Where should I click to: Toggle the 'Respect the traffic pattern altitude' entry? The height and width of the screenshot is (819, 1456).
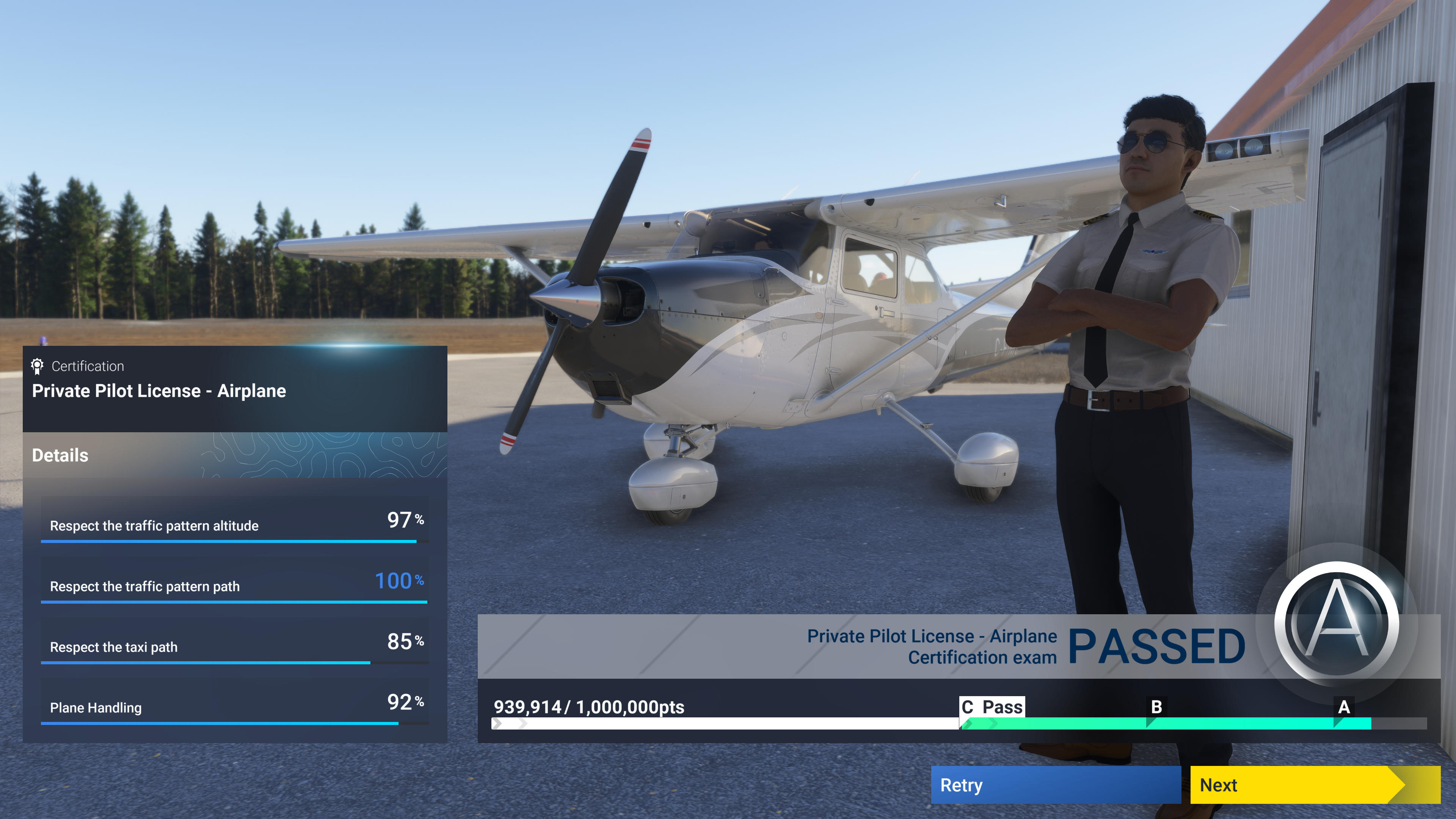click(x=155, y=526)
